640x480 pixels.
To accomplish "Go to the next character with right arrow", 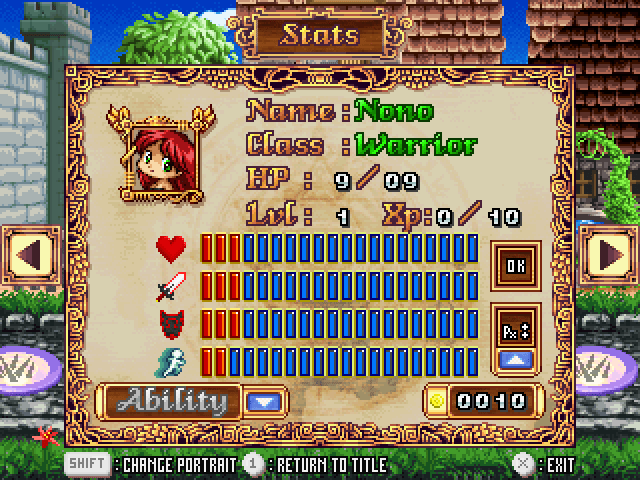I will [609, 254].
